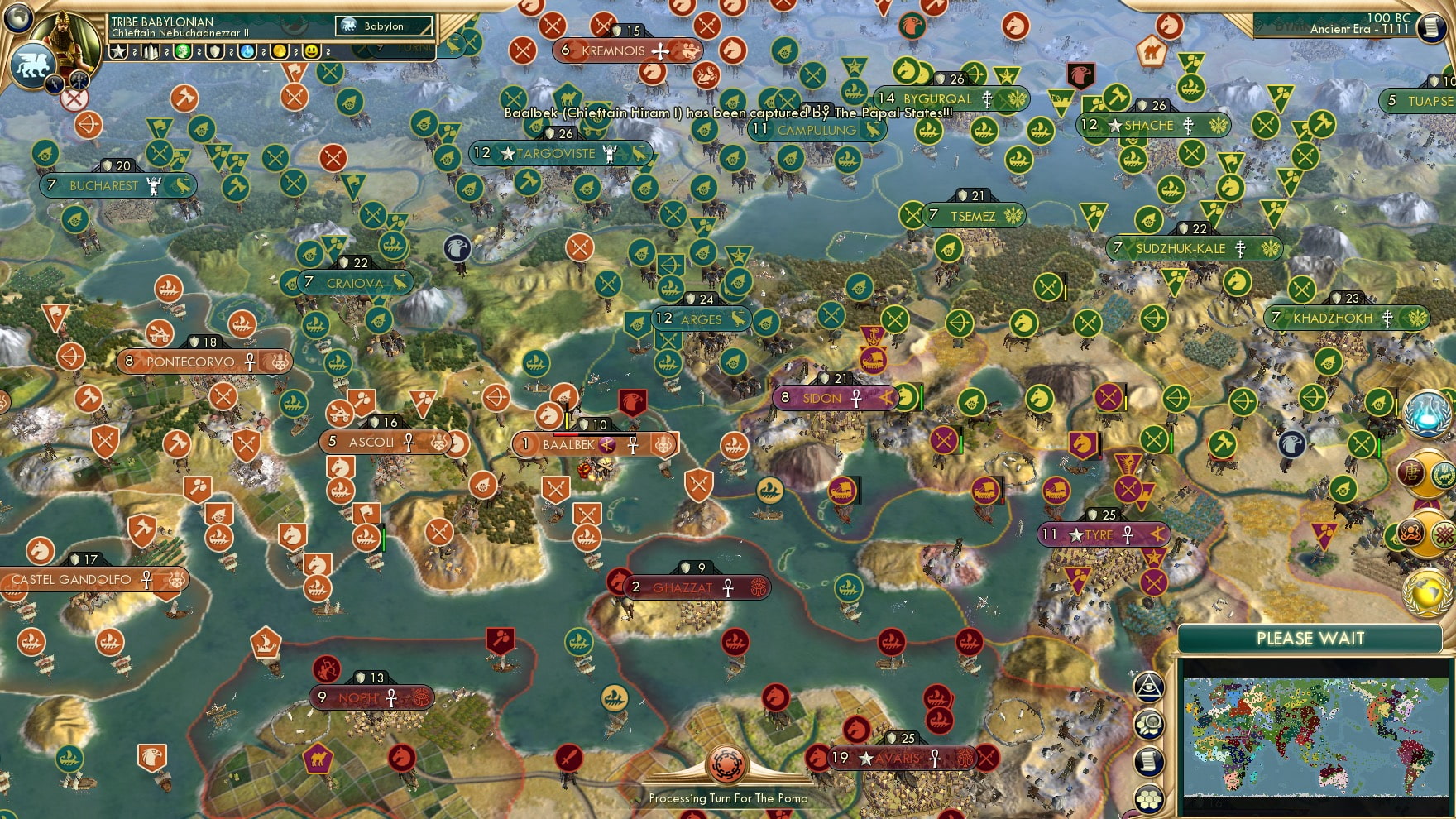Viewport: 1456px width, 819px height.
Task: Click the star score icon
Action: (118, 52)
